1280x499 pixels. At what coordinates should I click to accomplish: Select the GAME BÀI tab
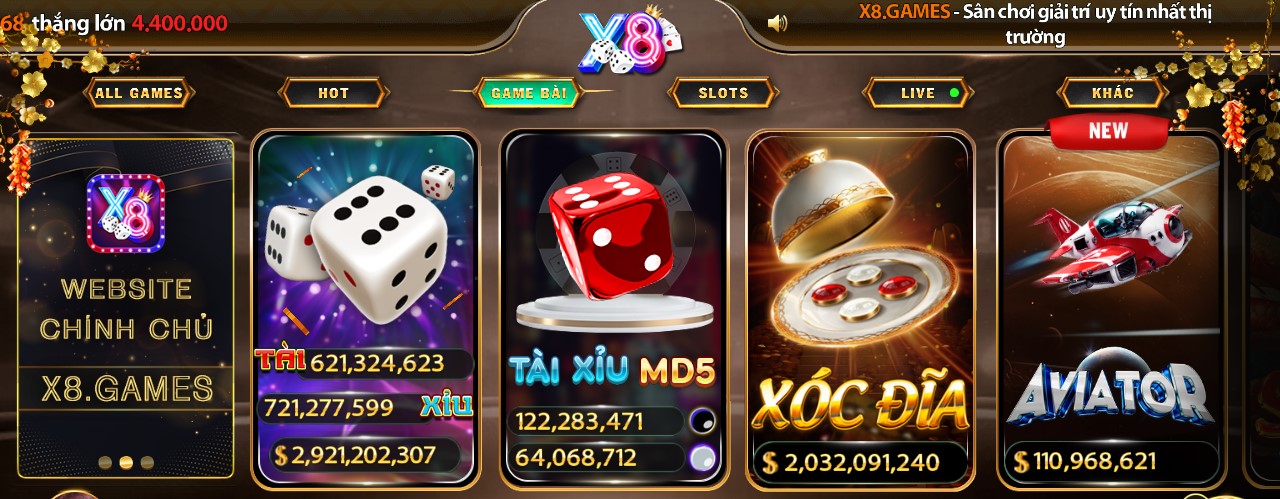point(528,93)
